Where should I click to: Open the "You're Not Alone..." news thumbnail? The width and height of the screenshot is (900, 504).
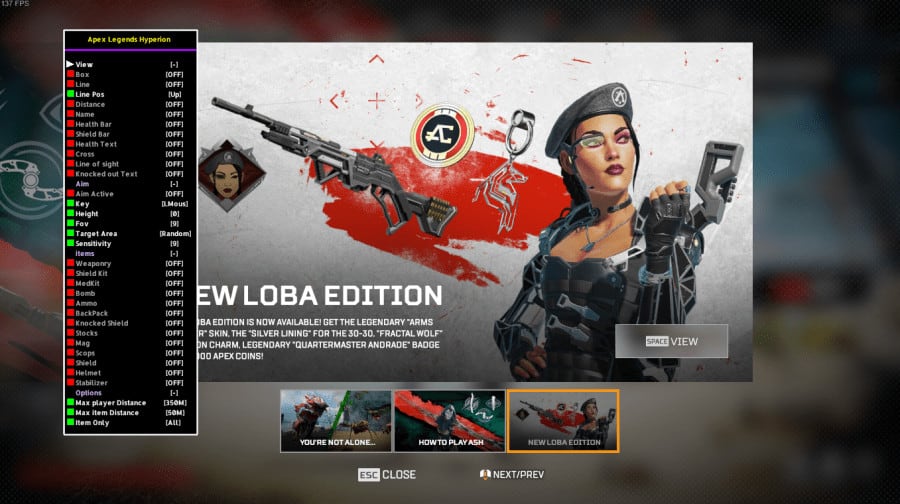tap(335, 420)
